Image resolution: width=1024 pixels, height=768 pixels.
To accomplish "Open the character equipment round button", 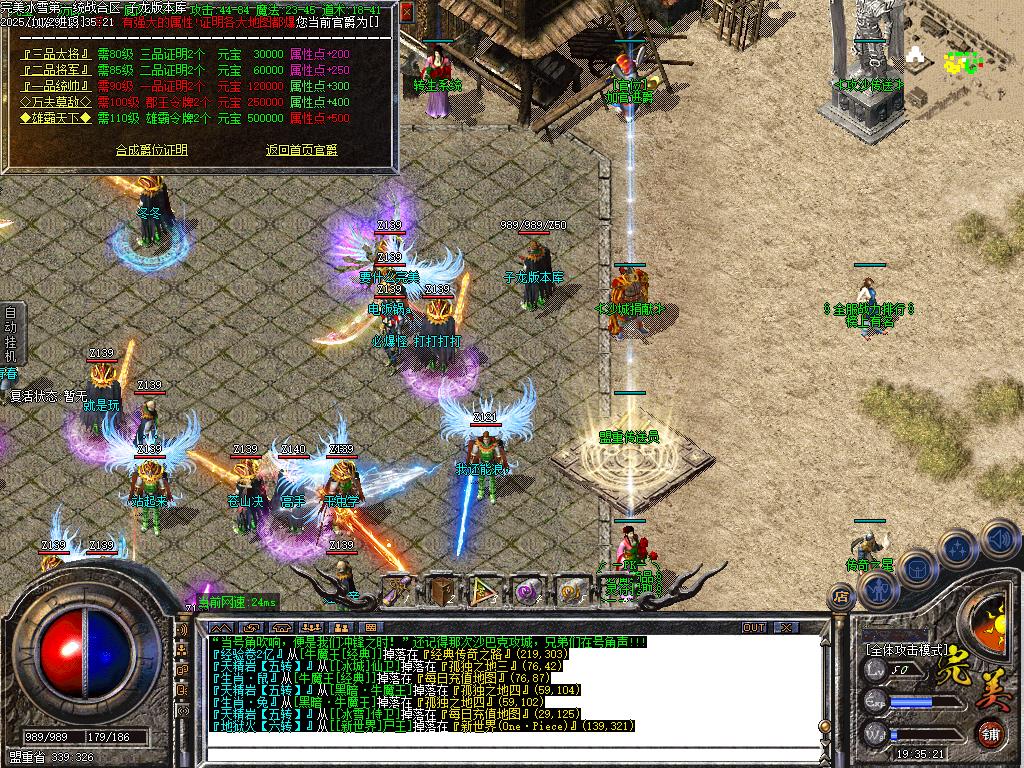I will click(877, 590).
